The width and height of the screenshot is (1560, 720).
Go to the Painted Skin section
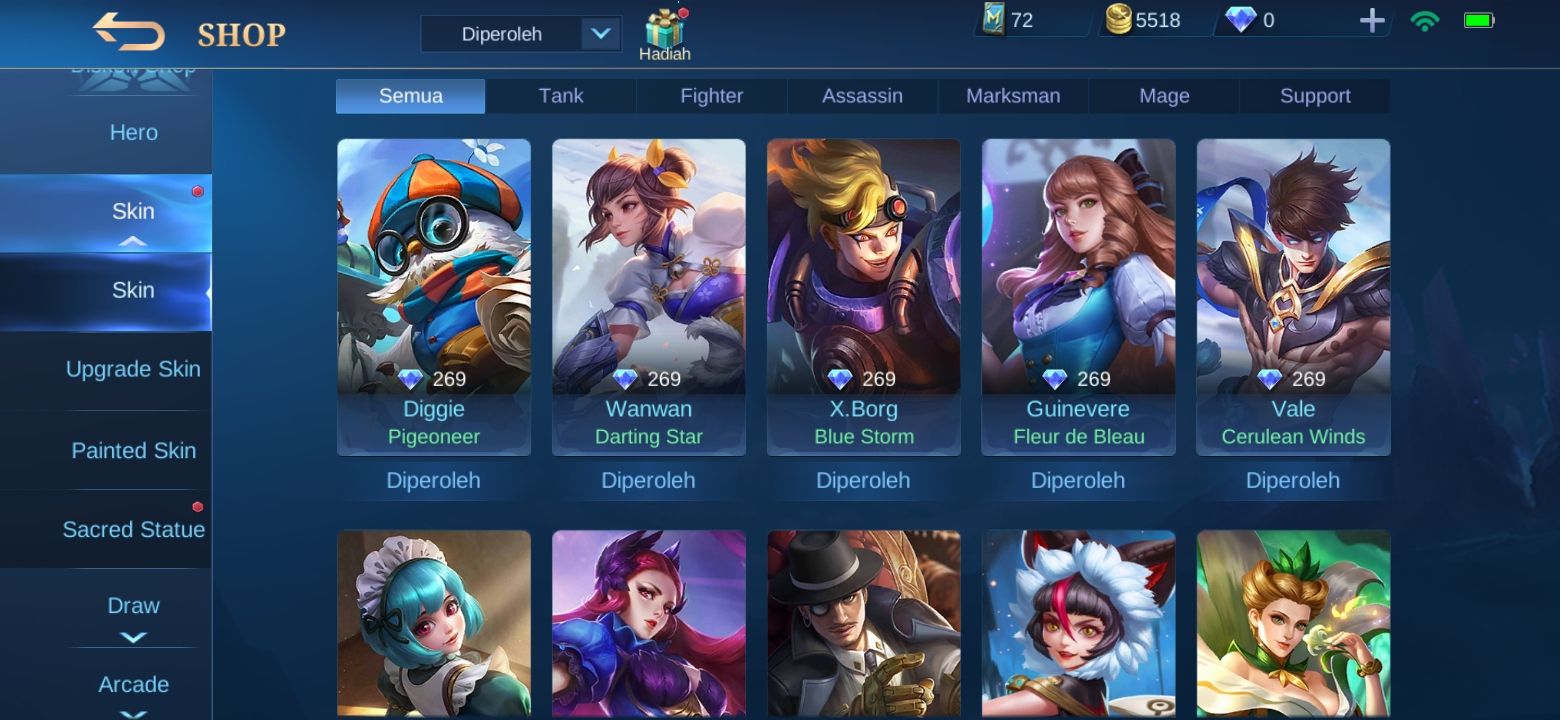click(133, 451)
